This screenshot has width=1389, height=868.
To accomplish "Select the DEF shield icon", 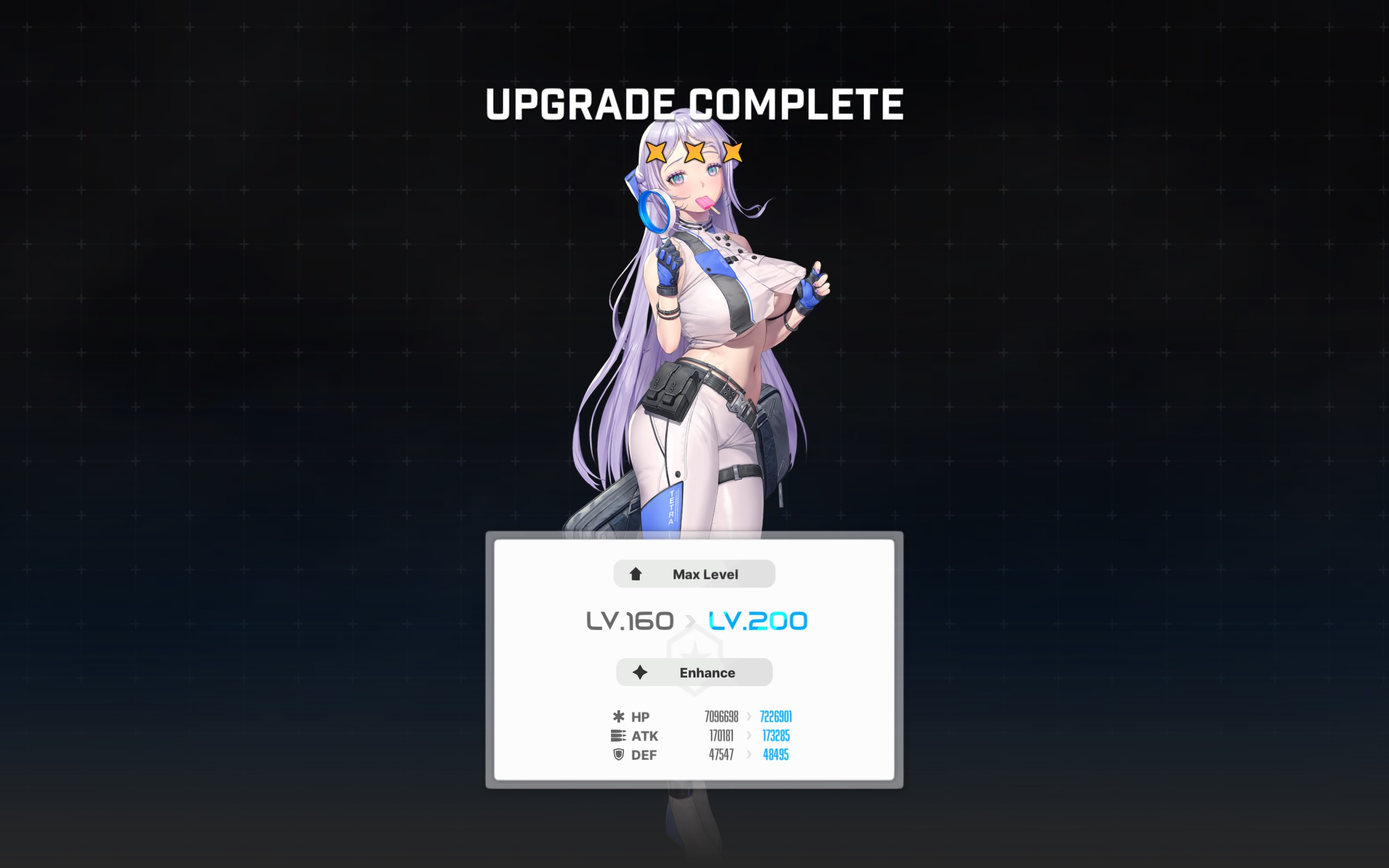I will click(618, 755).
